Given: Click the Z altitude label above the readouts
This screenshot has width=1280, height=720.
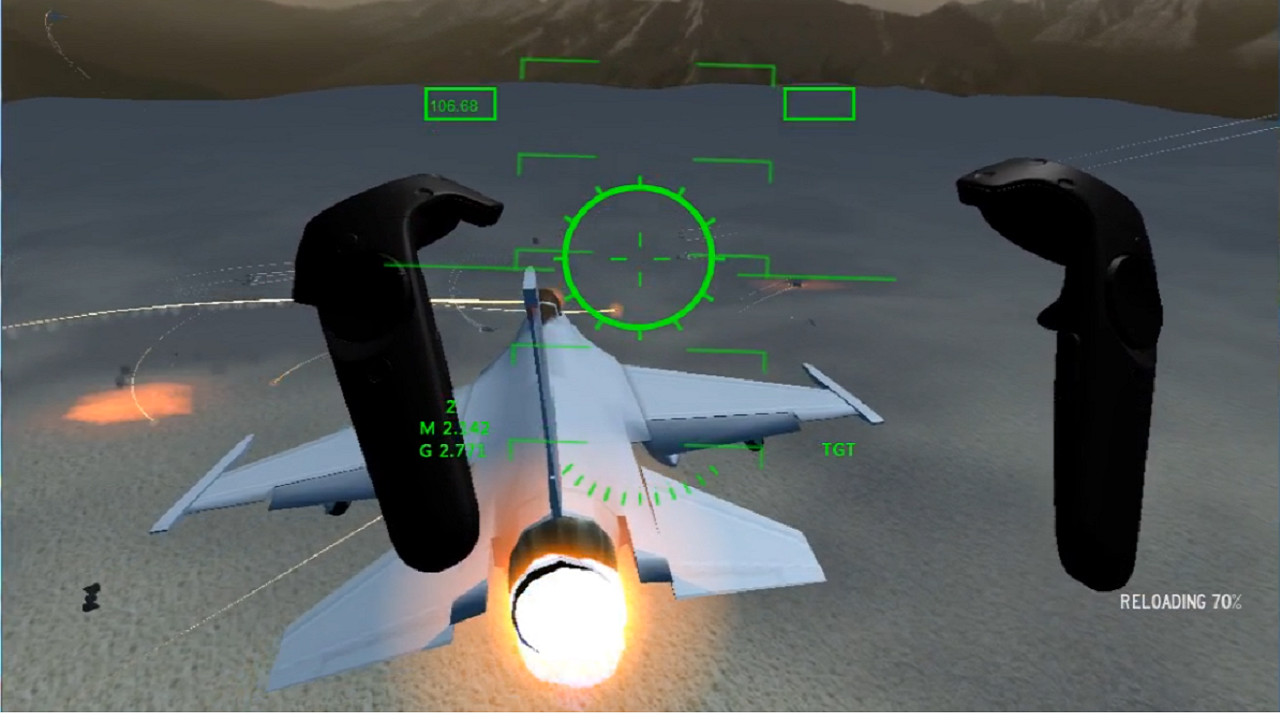Looking at the screenshot, I should point(453,408).
